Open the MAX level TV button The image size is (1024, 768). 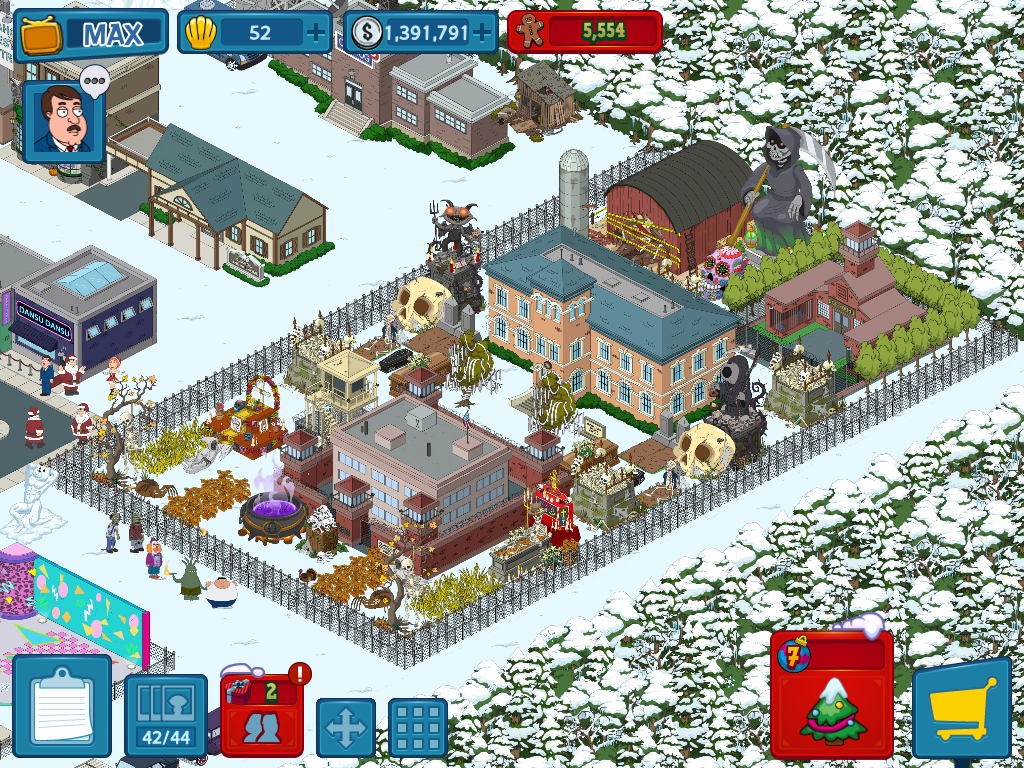click(90, 35)
